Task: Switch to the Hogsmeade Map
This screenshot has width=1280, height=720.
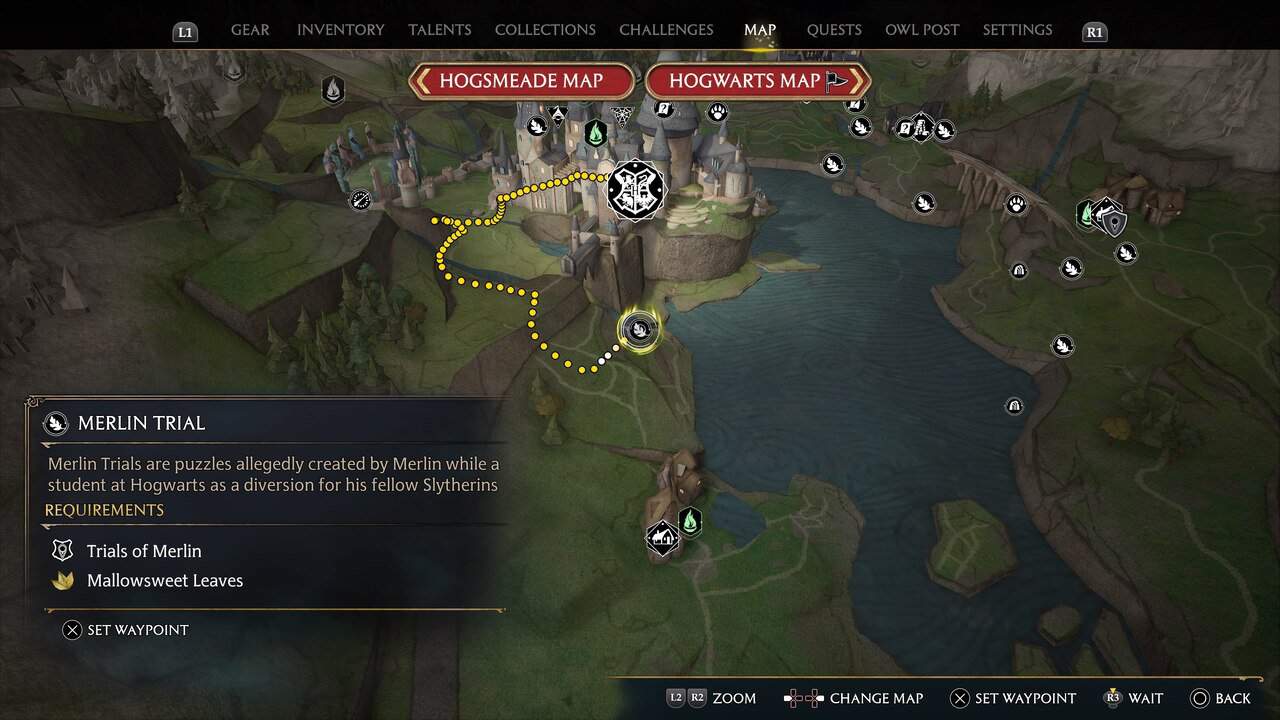Action: 521,81
